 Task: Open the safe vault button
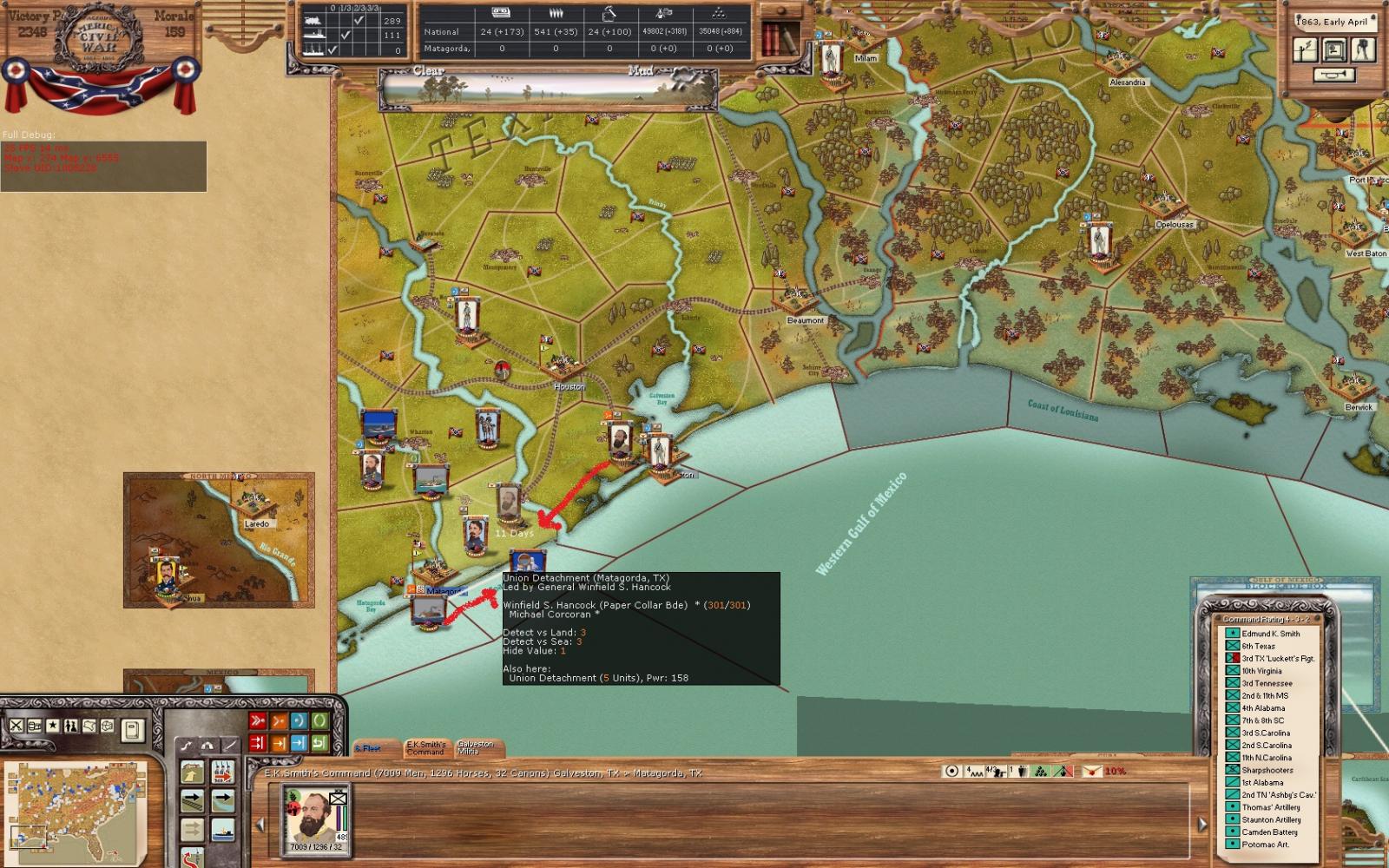1334,50
